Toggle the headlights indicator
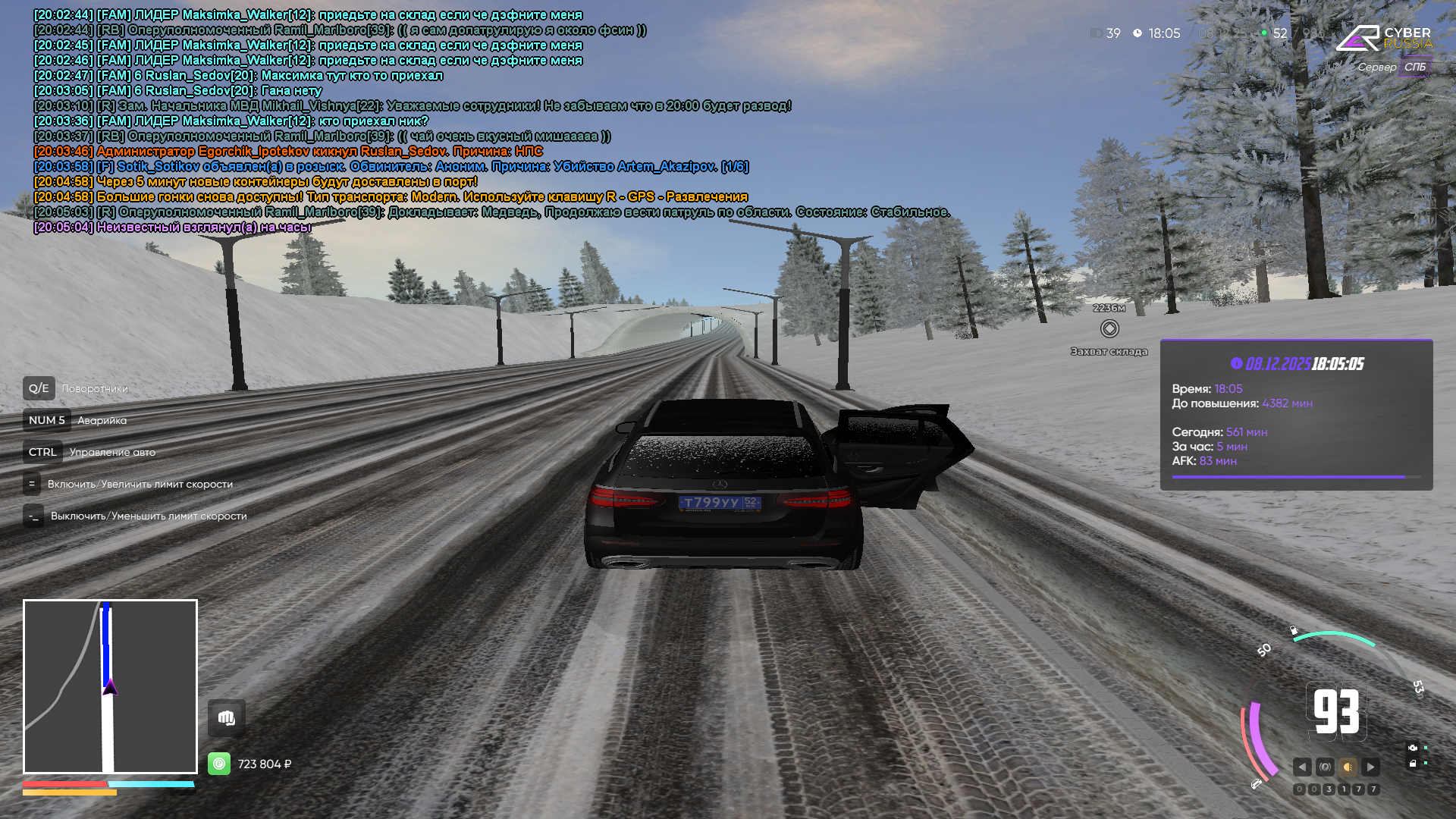 pos(1348,767)
